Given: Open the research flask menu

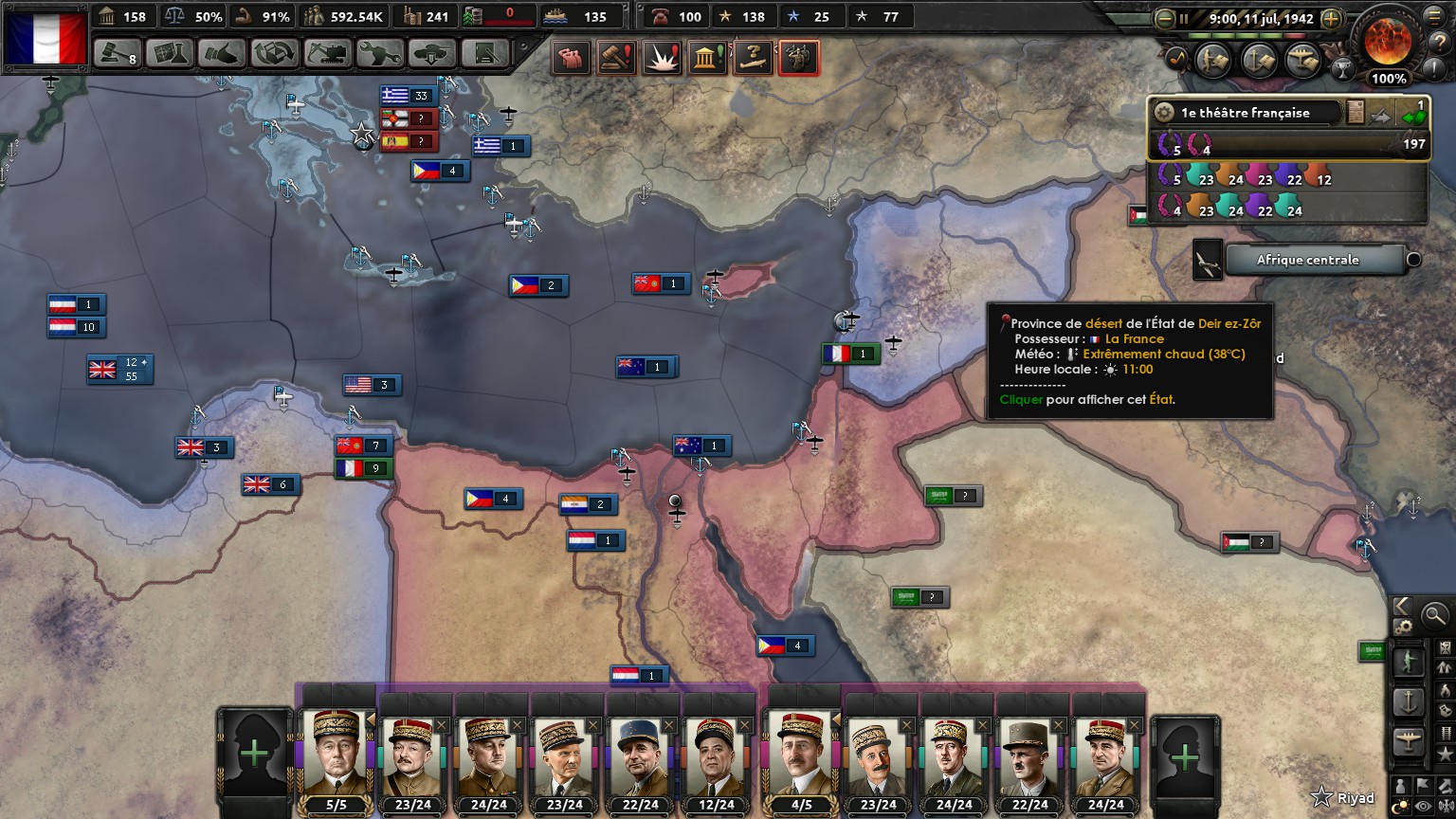Looking at the screenshot, I should (x=170, y=53).
